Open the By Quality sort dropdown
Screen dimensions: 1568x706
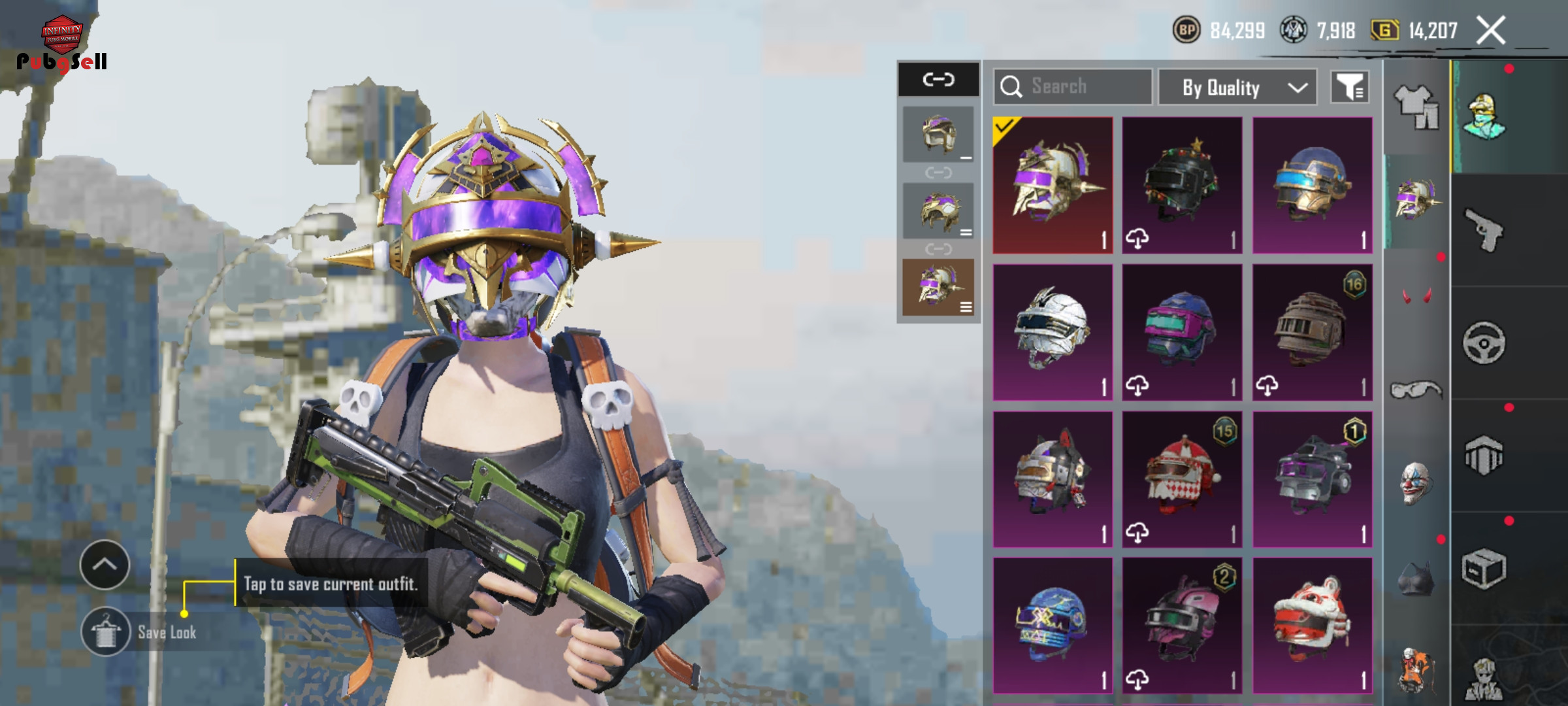tap(1237, 88)
